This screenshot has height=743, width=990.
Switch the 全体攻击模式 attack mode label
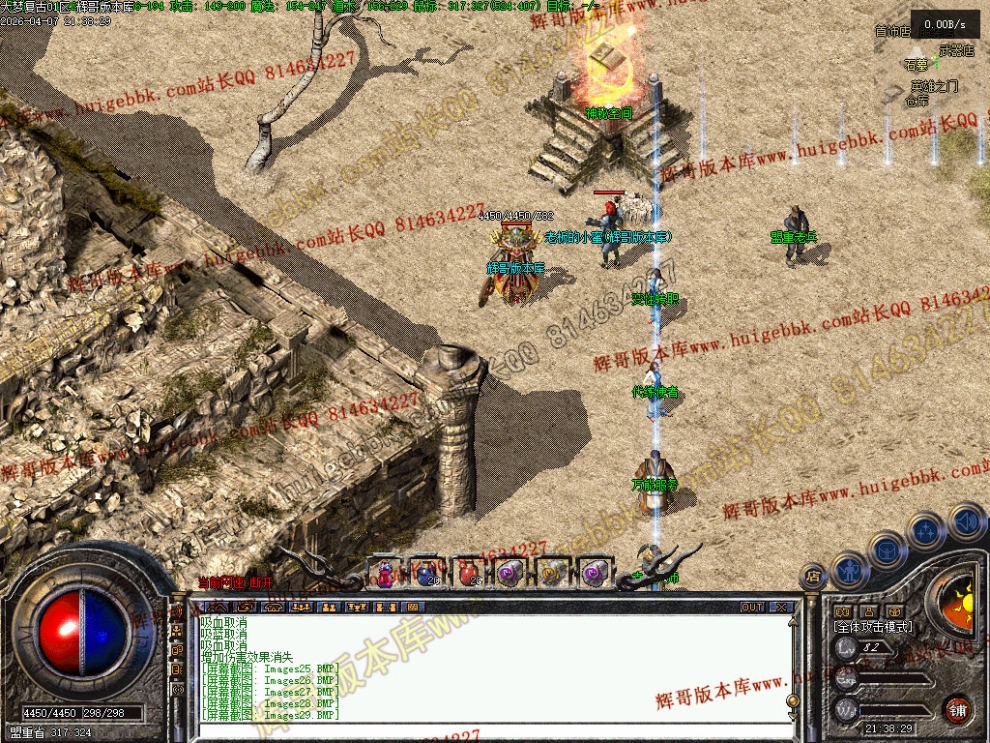tap(872, 626)
